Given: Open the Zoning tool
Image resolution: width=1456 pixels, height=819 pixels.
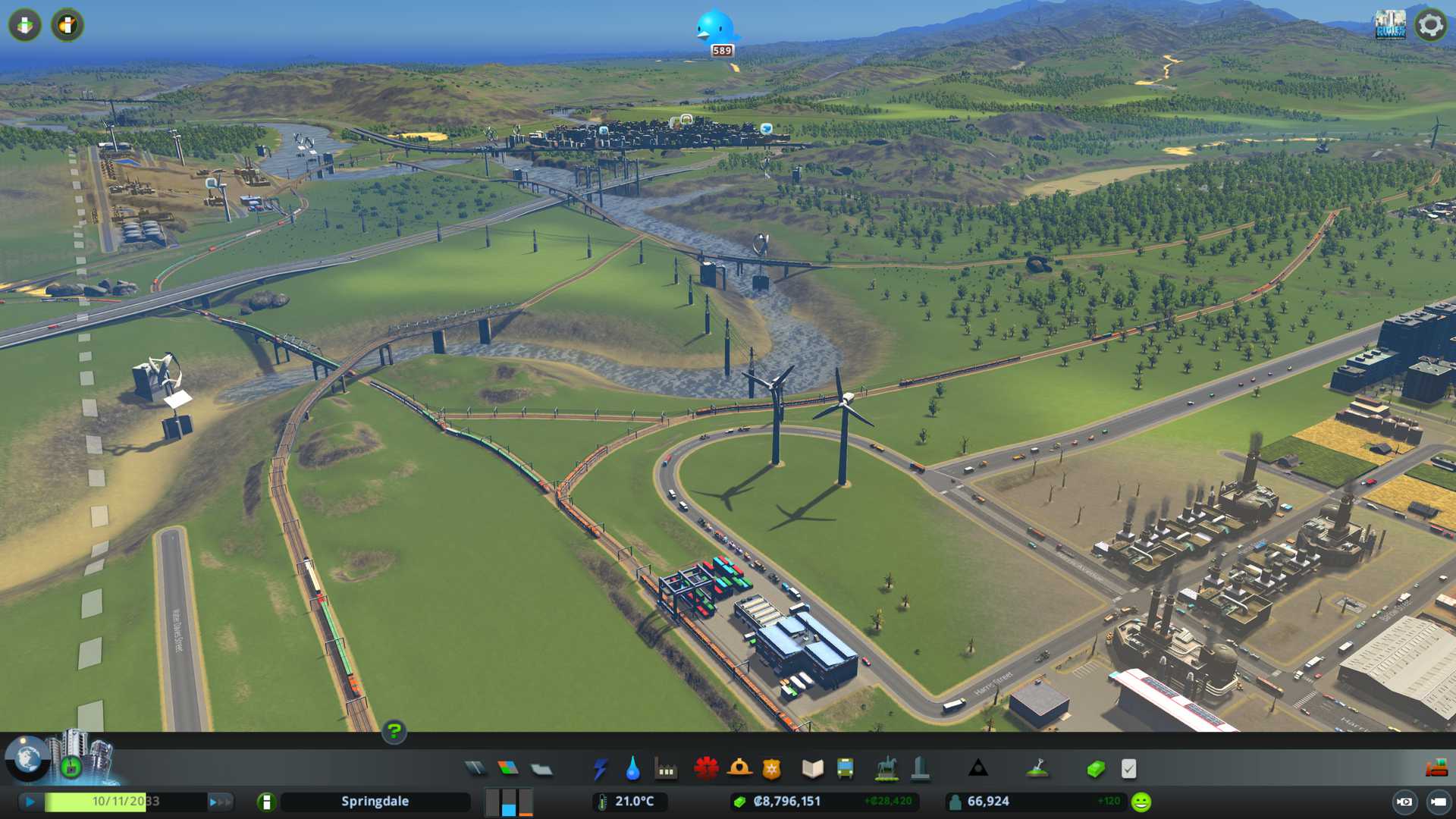Looking at the screenshot, I should (x=508, y=769).
